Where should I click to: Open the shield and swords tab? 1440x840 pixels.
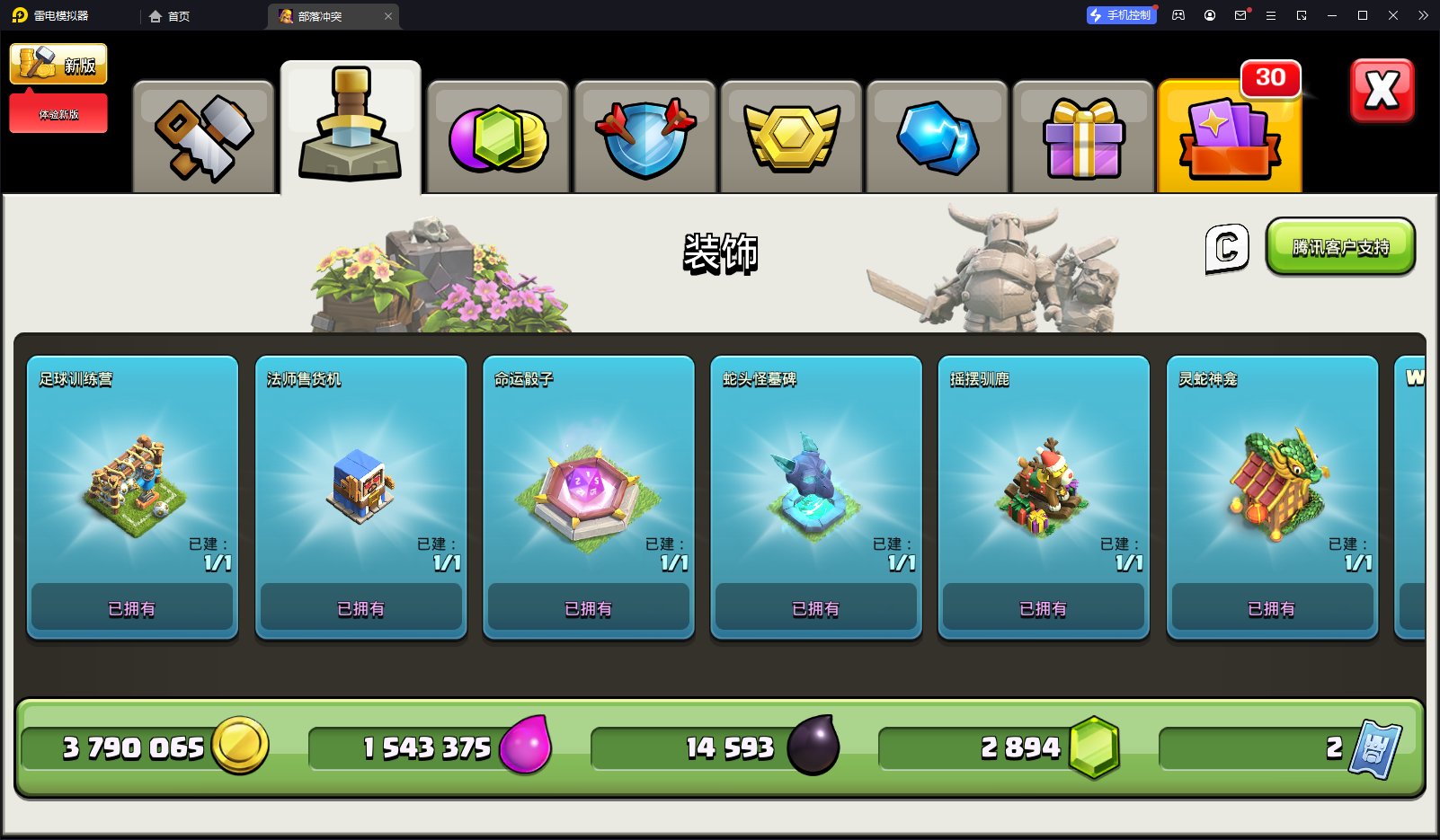[x=644, y=137]
